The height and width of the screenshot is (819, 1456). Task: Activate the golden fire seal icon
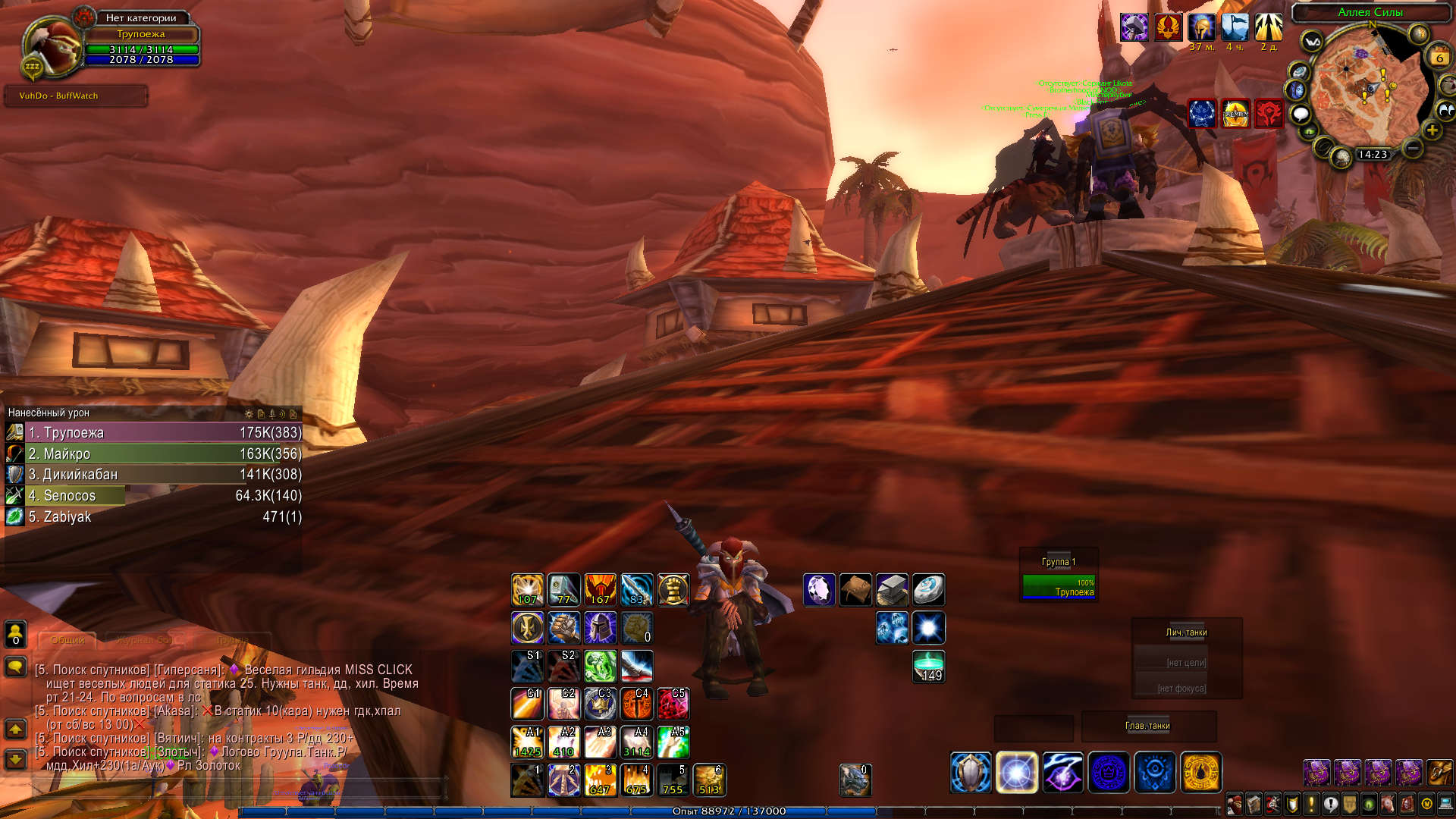1201,773
